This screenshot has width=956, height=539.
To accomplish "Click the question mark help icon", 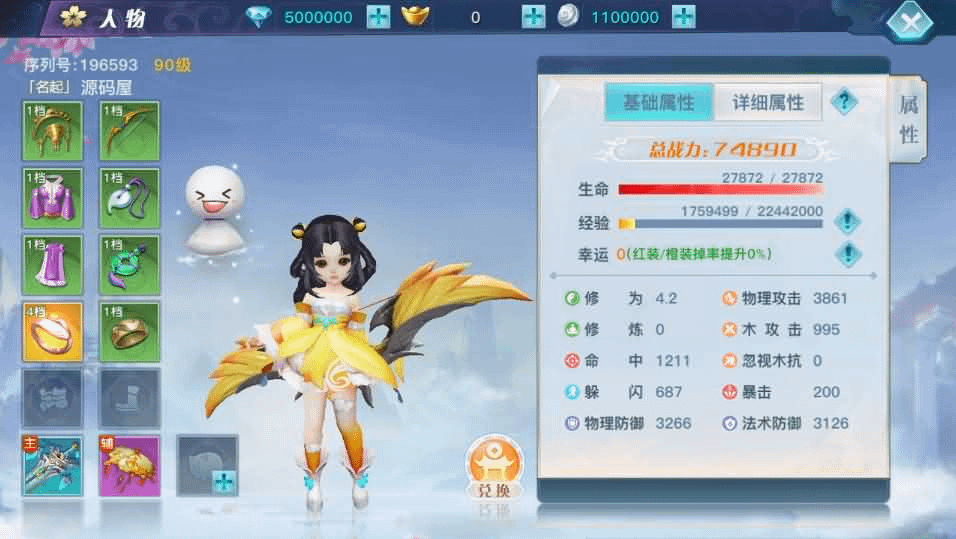I will point(844,101).
